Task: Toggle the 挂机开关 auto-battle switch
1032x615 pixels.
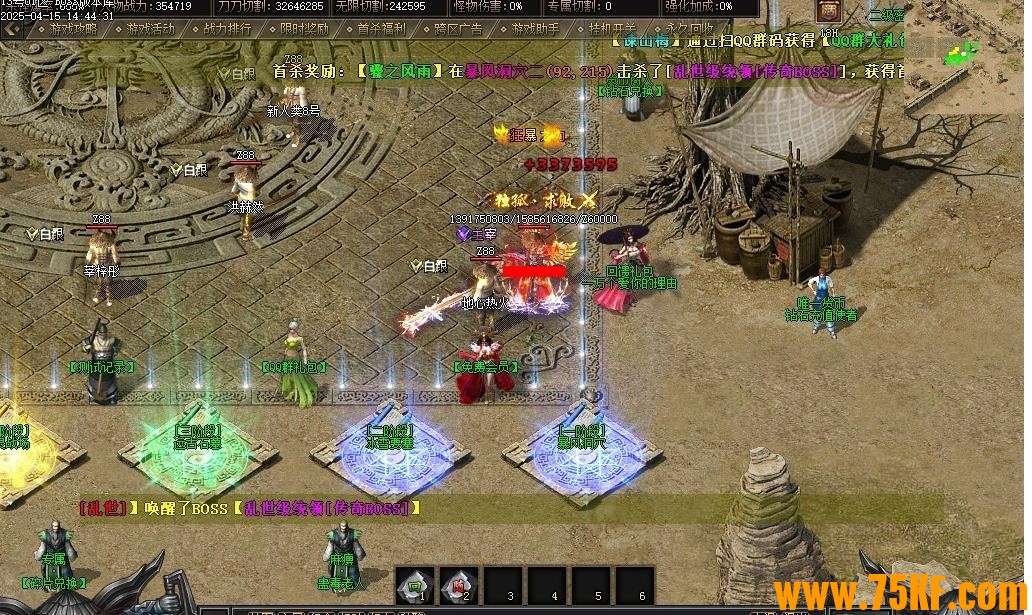Action: (612, 29)
